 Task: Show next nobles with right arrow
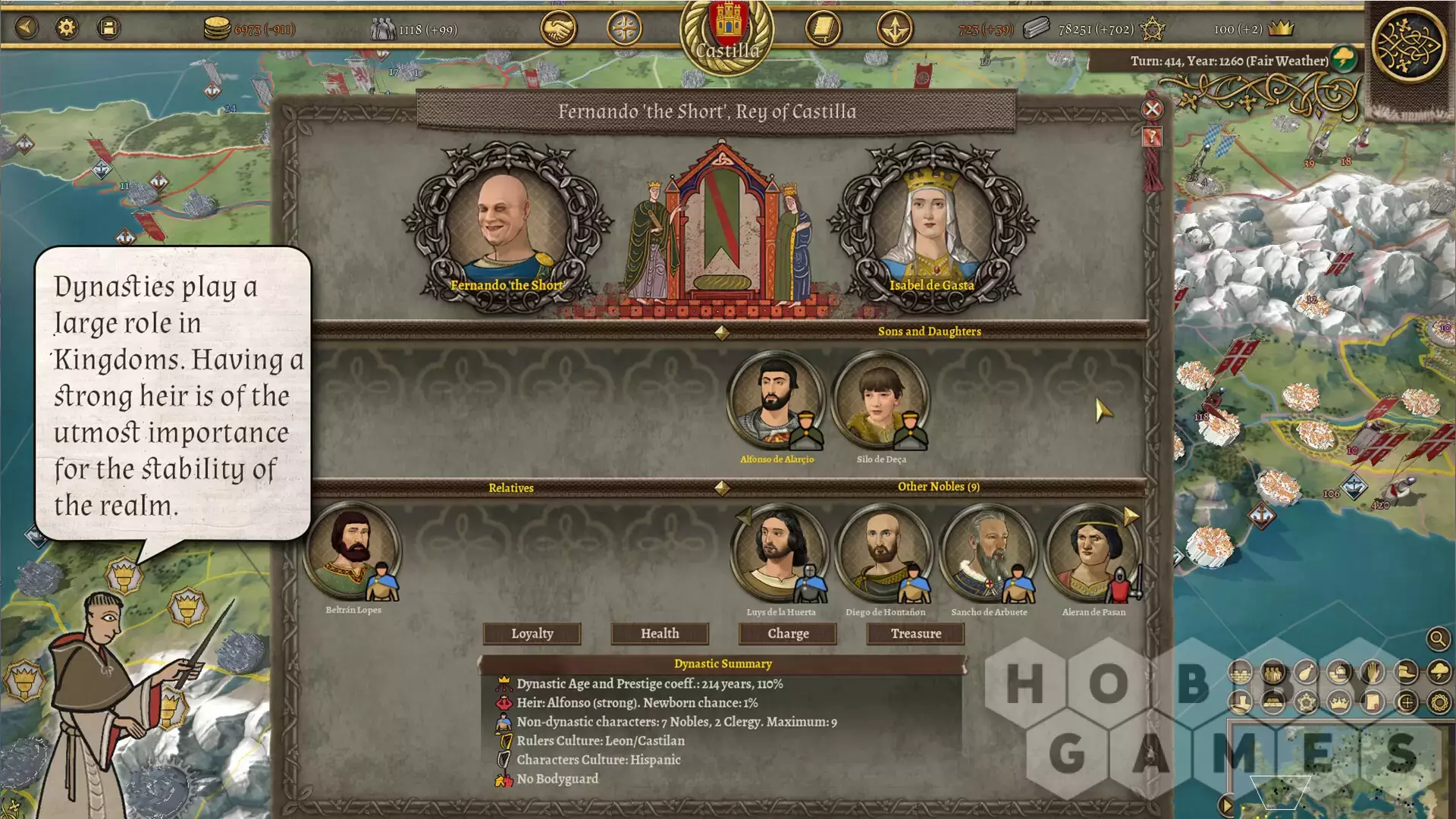pos(1131,516)
